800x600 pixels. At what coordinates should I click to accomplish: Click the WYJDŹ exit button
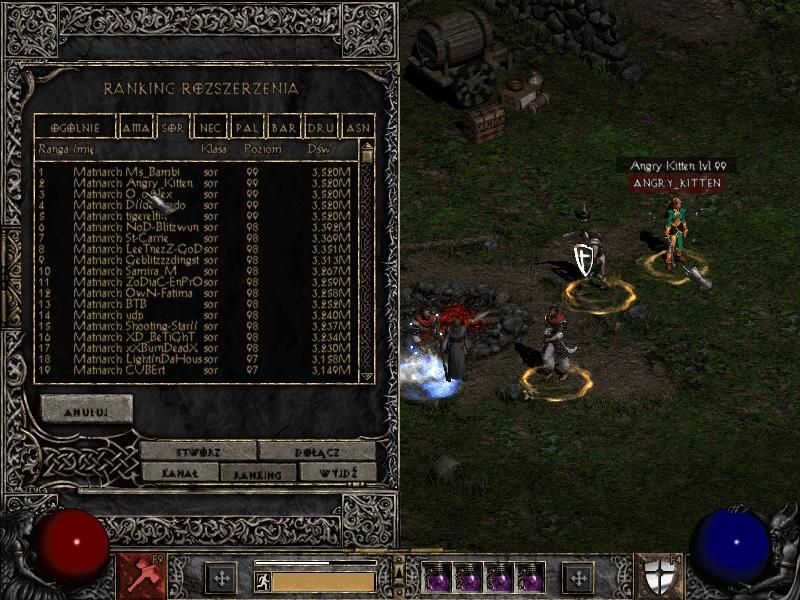[337, 472]
